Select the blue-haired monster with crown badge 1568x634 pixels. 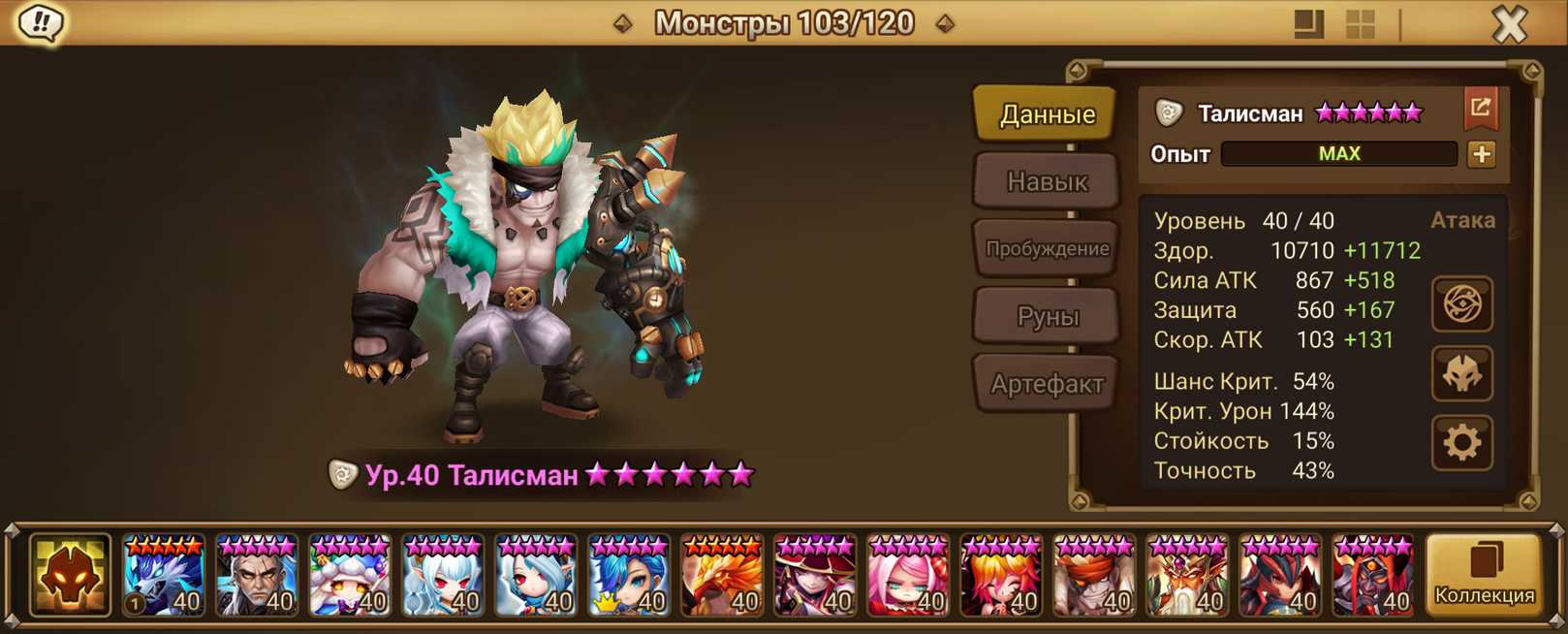pyautogui.click(x=629, y=577)
